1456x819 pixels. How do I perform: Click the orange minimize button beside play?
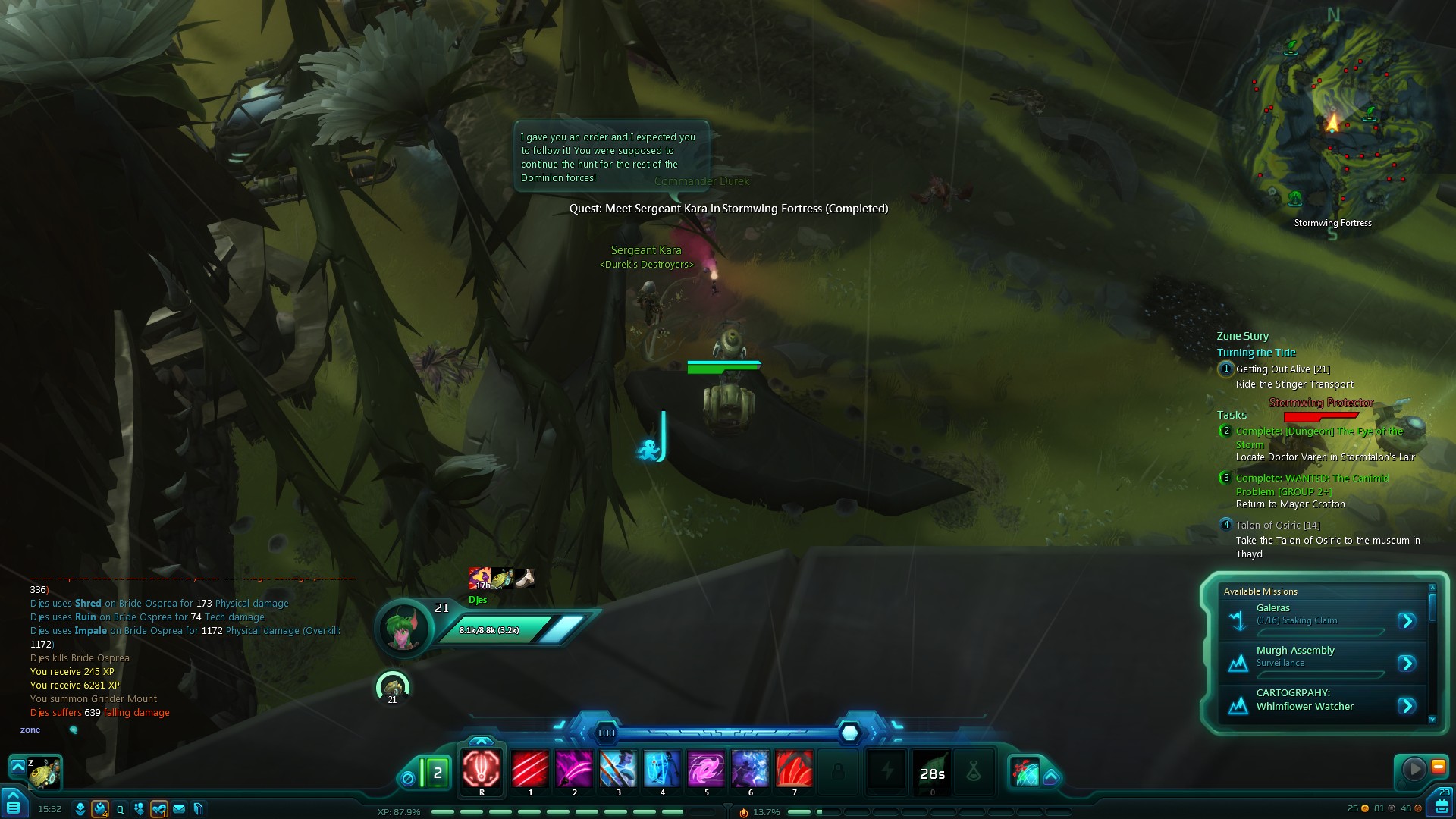1438,767
